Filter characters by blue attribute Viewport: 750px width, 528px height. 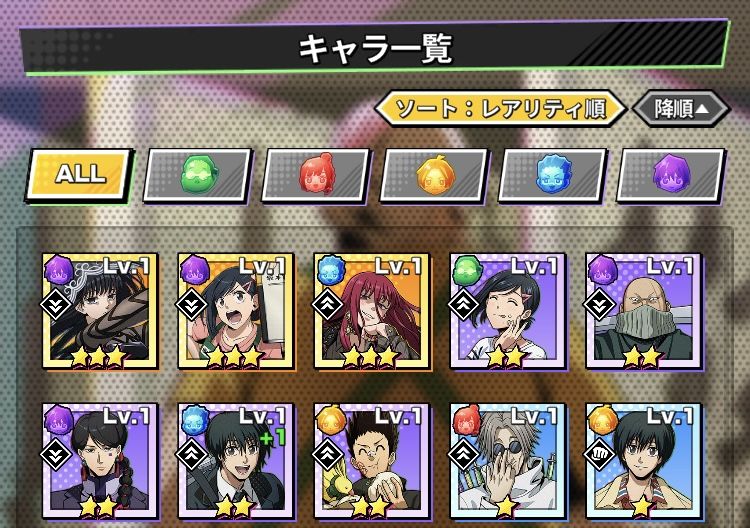552,176
